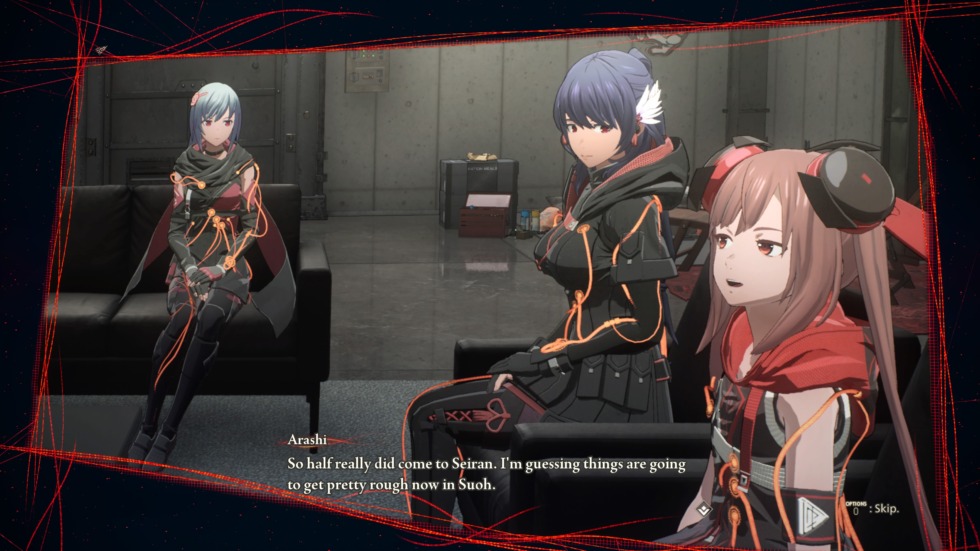Advance dialogue using the diamond chevron indicator

tap(703, 509)
